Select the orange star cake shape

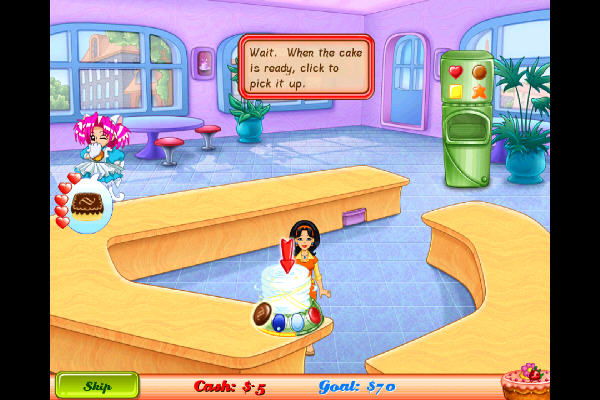pos(479,92)
